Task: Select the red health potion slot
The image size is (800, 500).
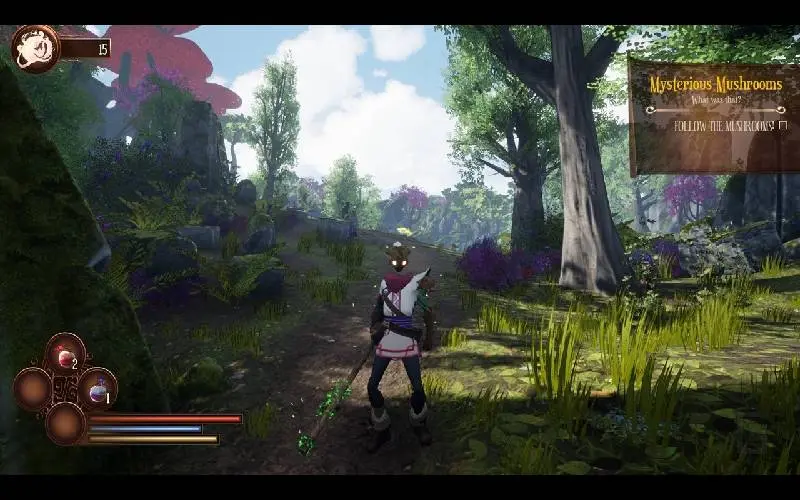Action: (66, 354)
